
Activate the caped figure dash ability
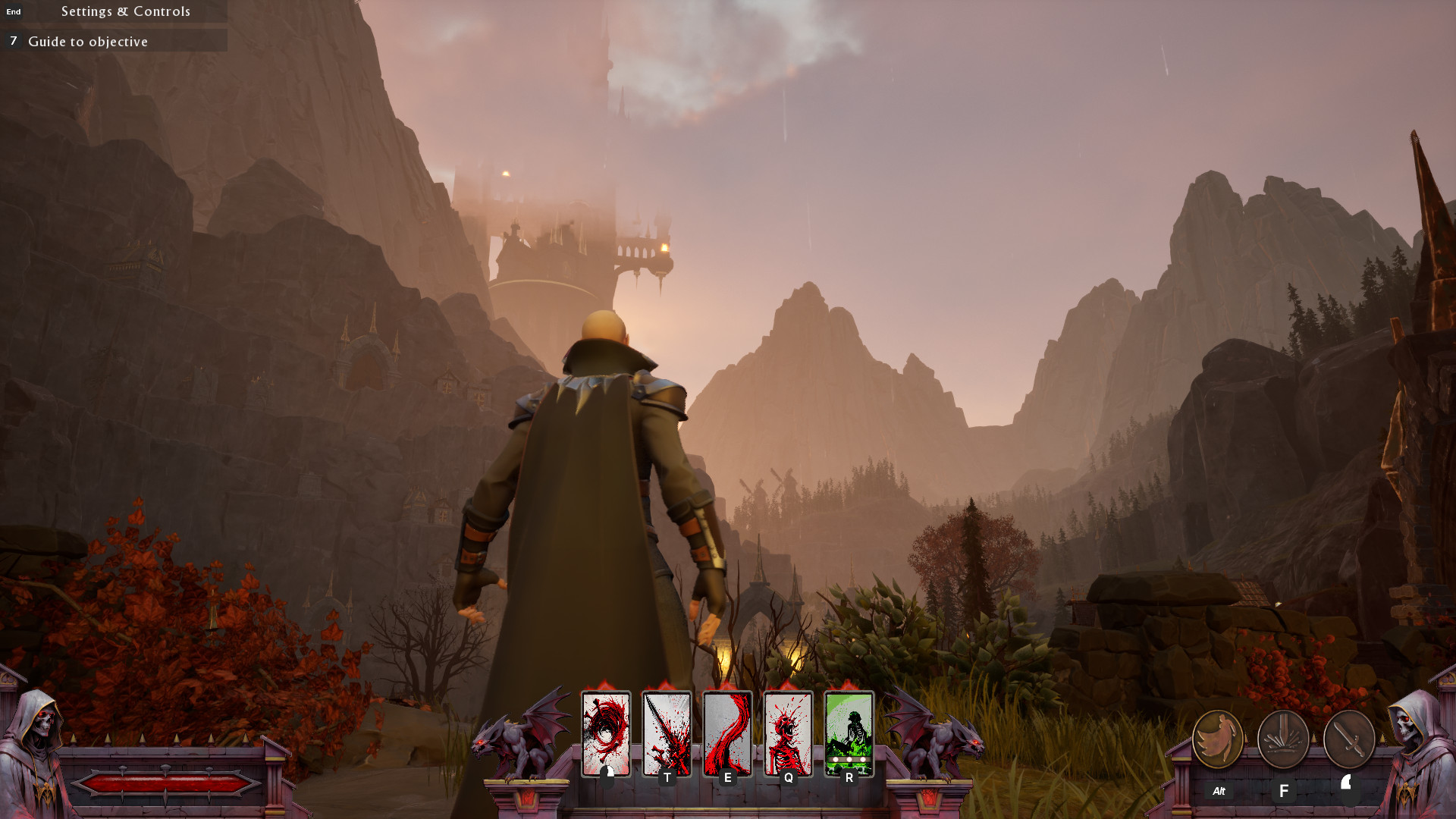coord(1217,739)
